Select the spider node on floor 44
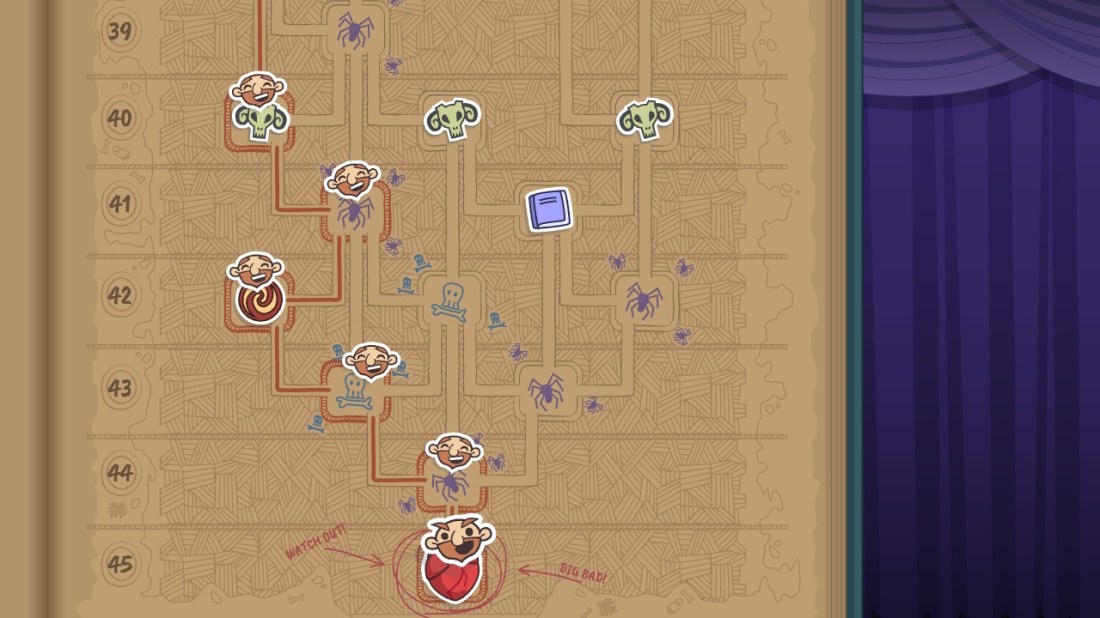This screenshot has width=1100, height=618. pos(451,484)
